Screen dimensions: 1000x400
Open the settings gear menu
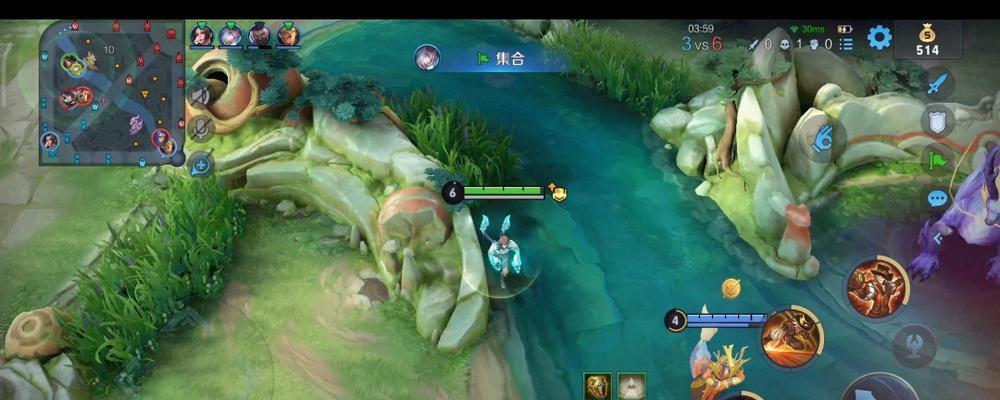coord(879,38)
